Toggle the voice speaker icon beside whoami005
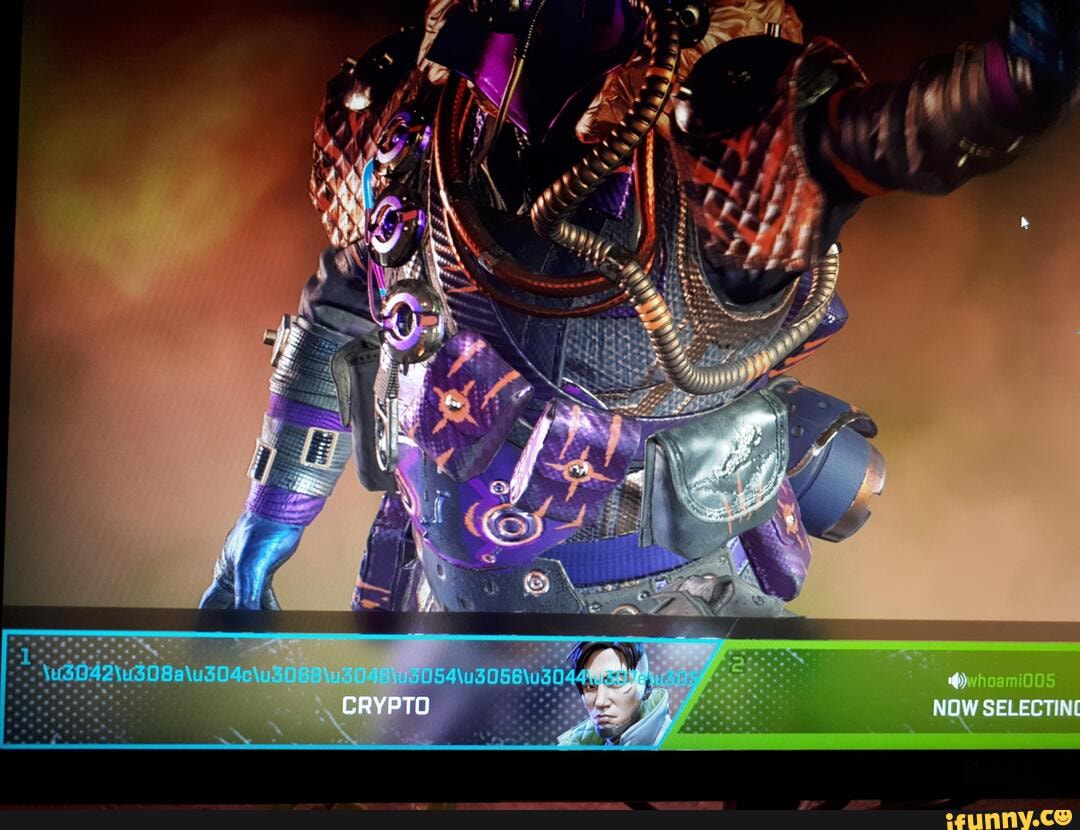Screen dimensions: 1080x830 pyautogui.click(x=957, y=681)
